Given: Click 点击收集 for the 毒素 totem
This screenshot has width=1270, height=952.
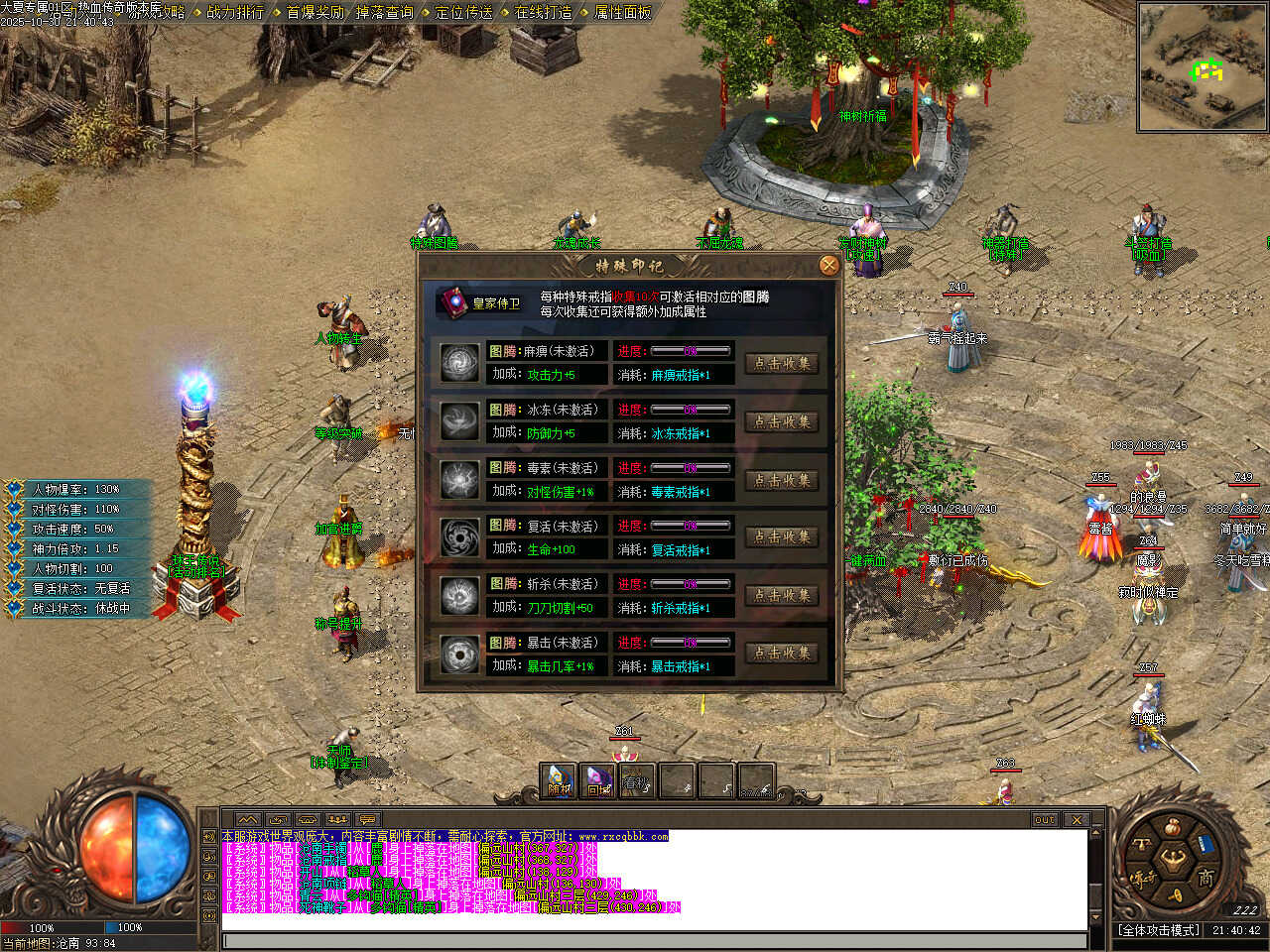Looking at the screenshot, I should [x=782, y=480].
